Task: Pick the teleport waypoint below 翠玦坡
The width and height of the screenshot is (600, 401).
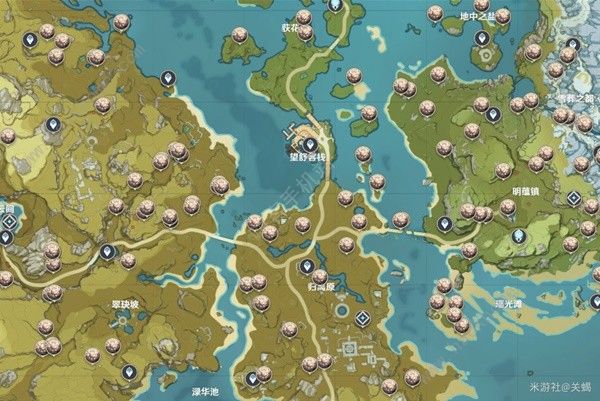Action: (x=130, y=372)
